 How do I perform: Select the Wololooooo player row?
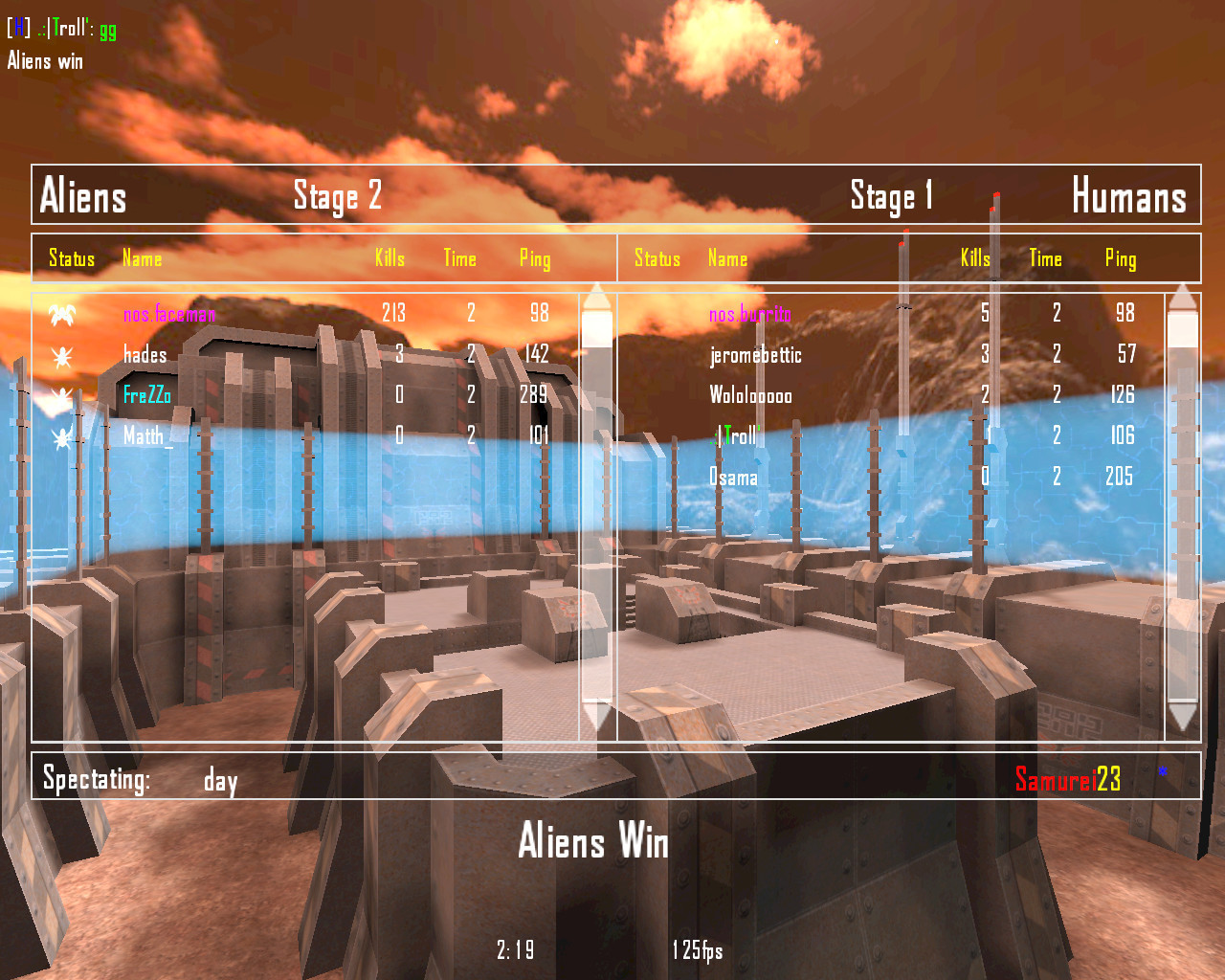click(750, 395)
